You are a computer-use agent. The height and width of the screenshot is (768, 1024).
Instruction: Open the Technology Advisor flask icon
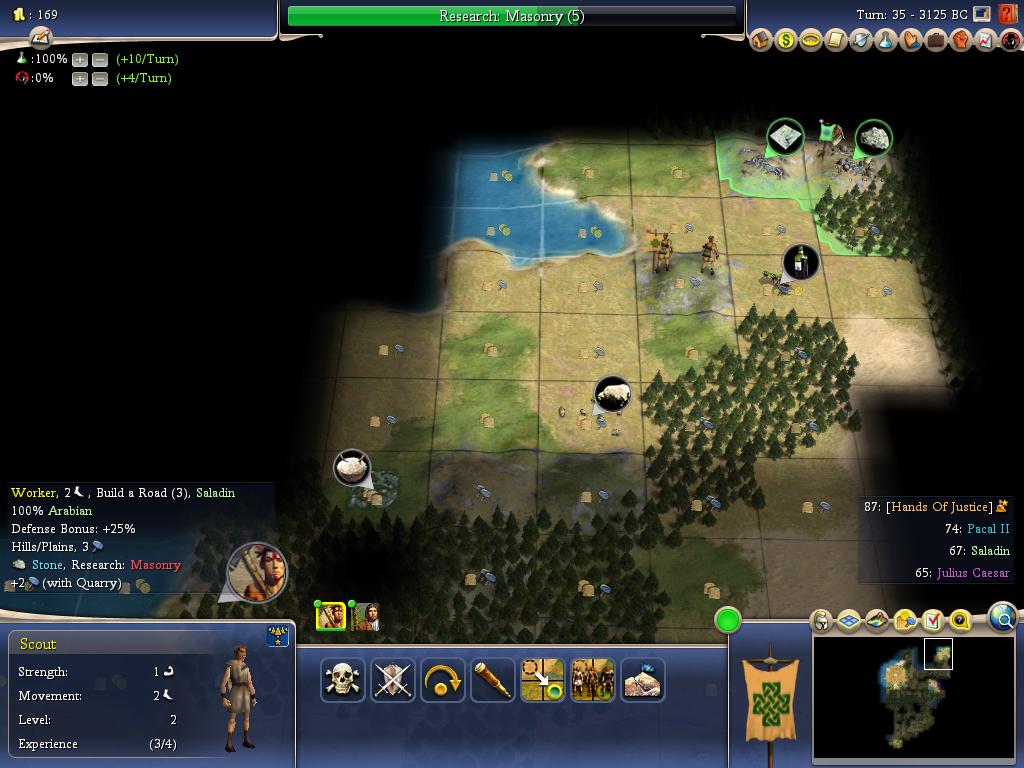886,41
